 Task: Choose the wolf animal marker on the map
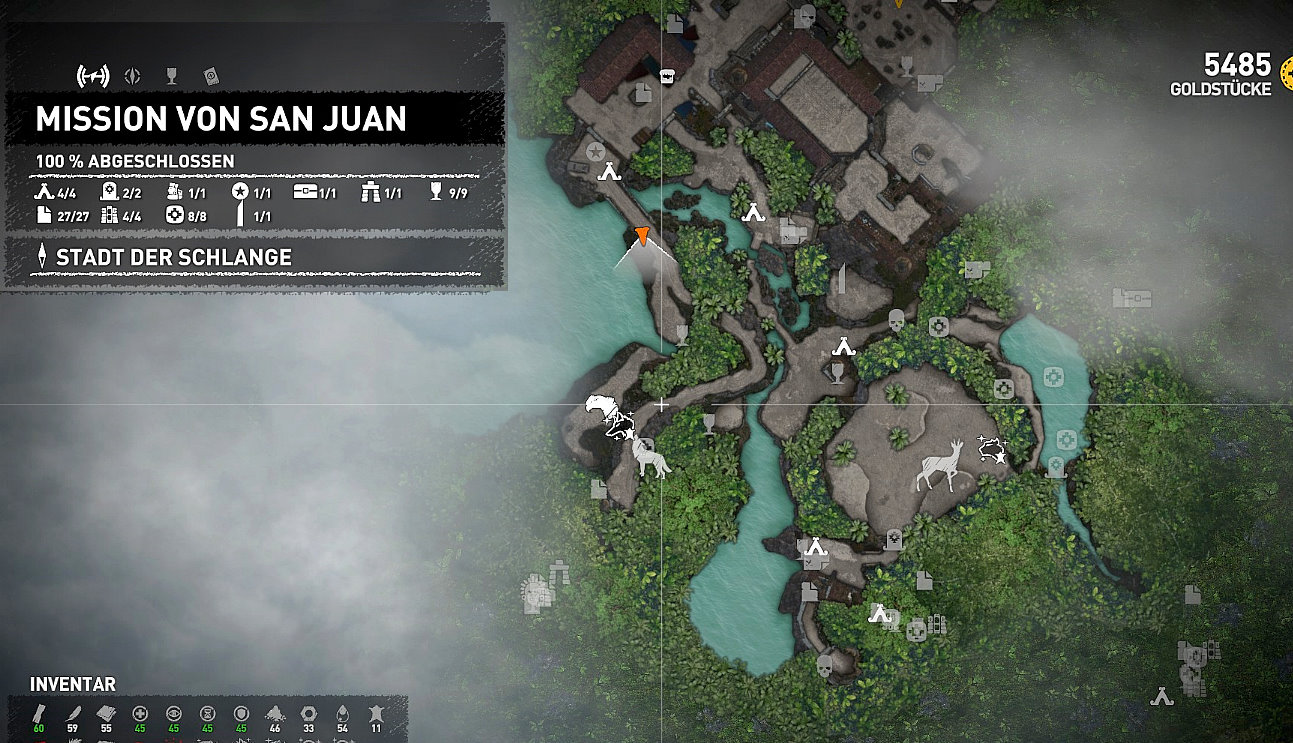[x=651, y=459]
